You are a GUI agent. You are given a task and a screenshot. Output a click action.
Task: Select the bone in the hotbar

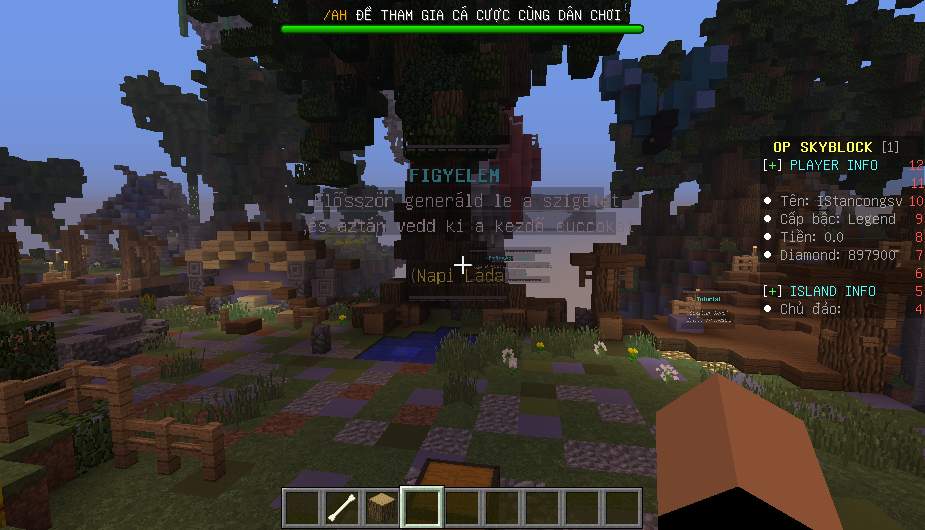[x=341, y=507]
